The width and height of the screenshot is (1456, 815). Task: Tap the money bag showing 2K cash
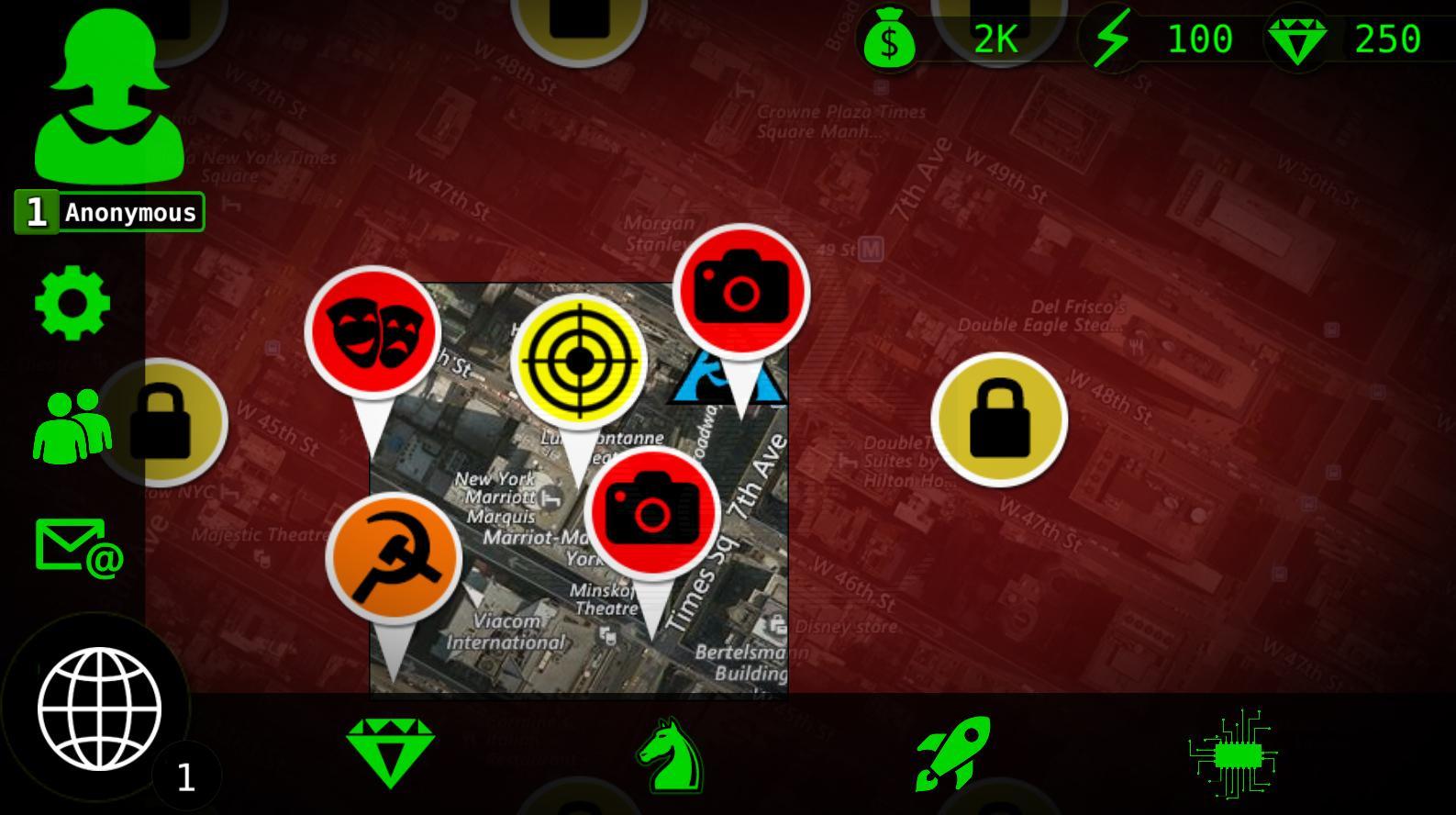click(888, 39)
